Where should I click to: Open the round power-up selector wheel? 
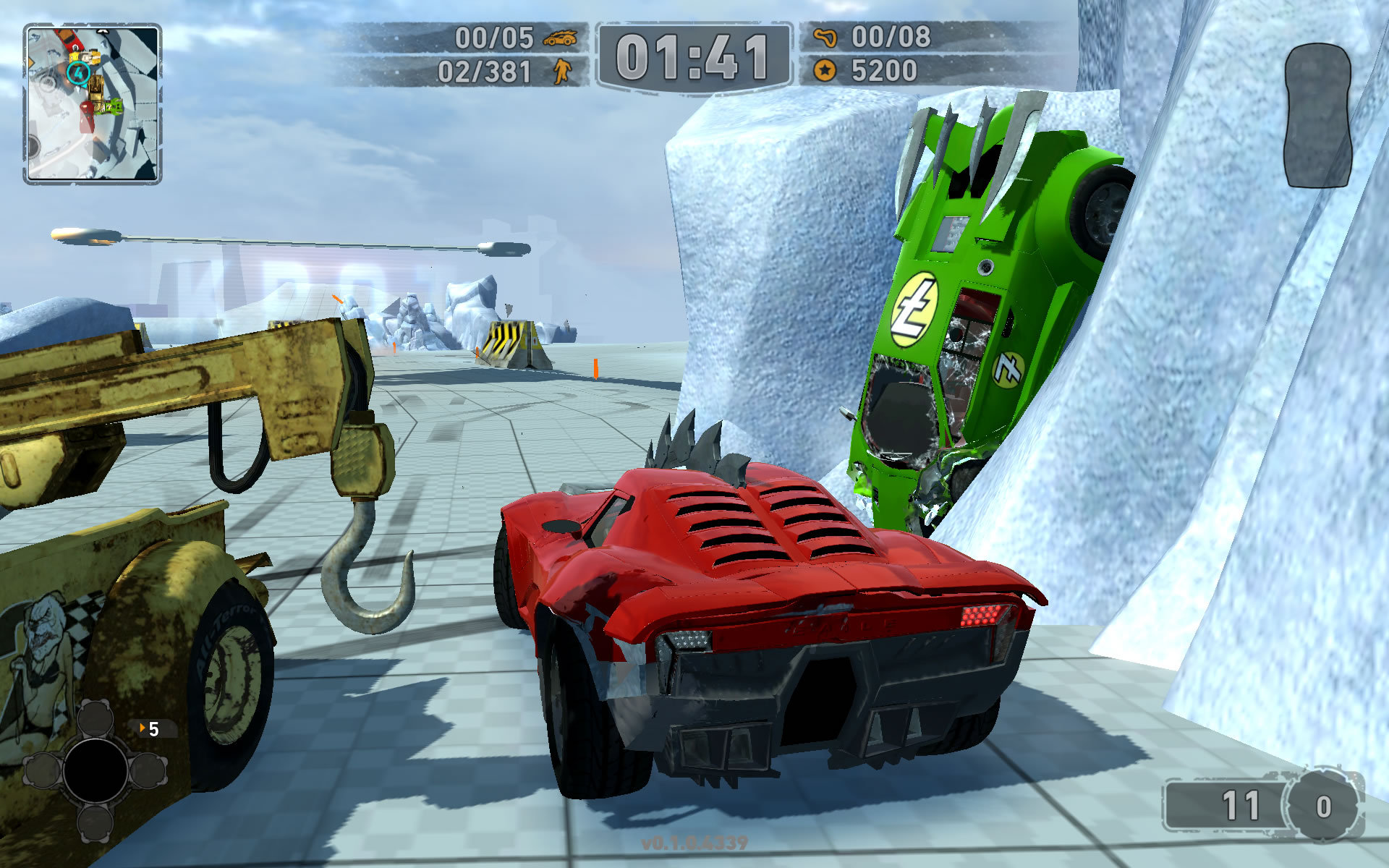click(x=95, y=770)
